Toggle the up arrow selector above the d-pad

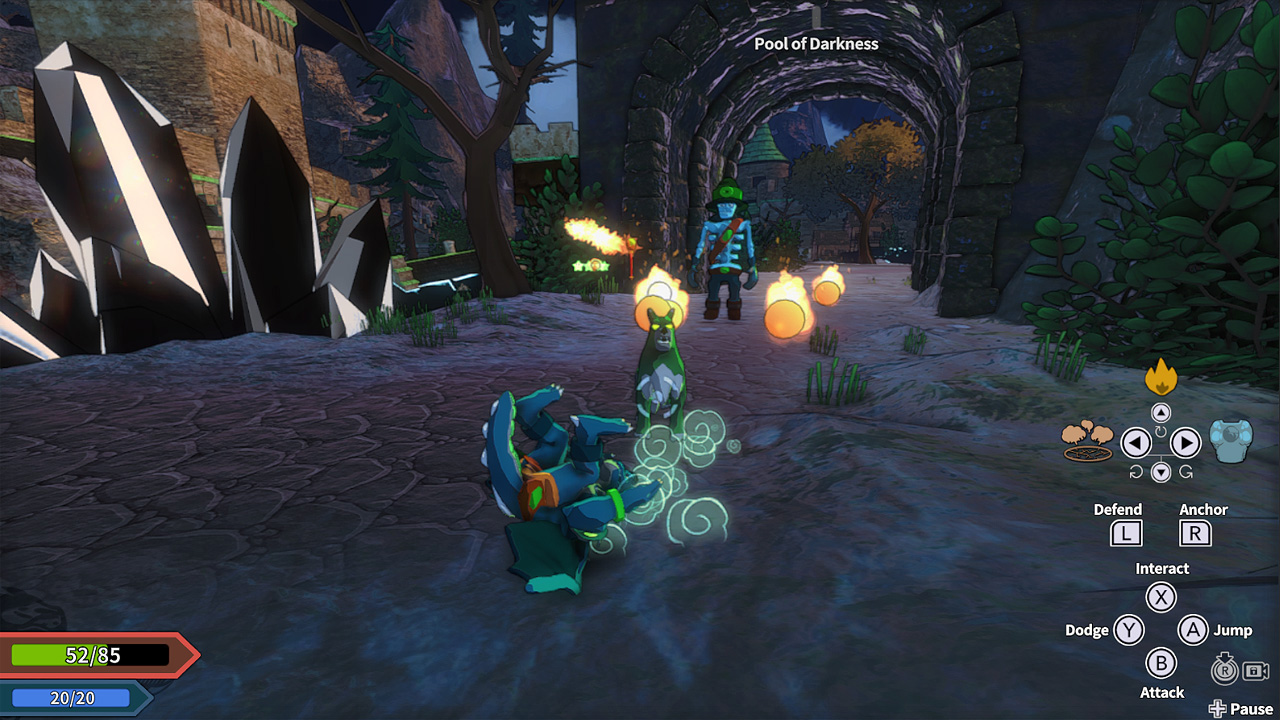pos(1163,410)
